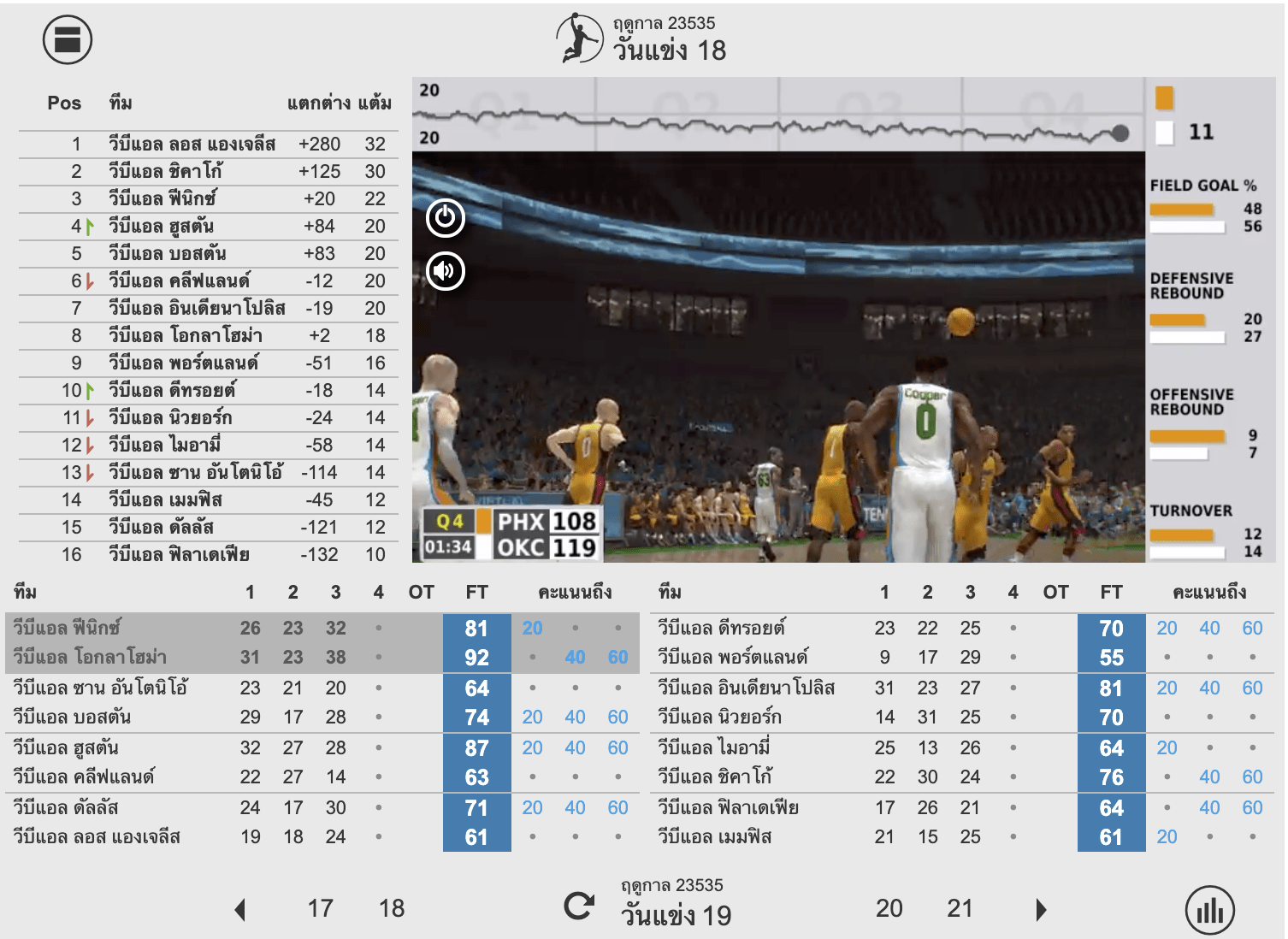1288x939 pixels.
Task: Open the main navigation menu
Action: pos(68,39)
